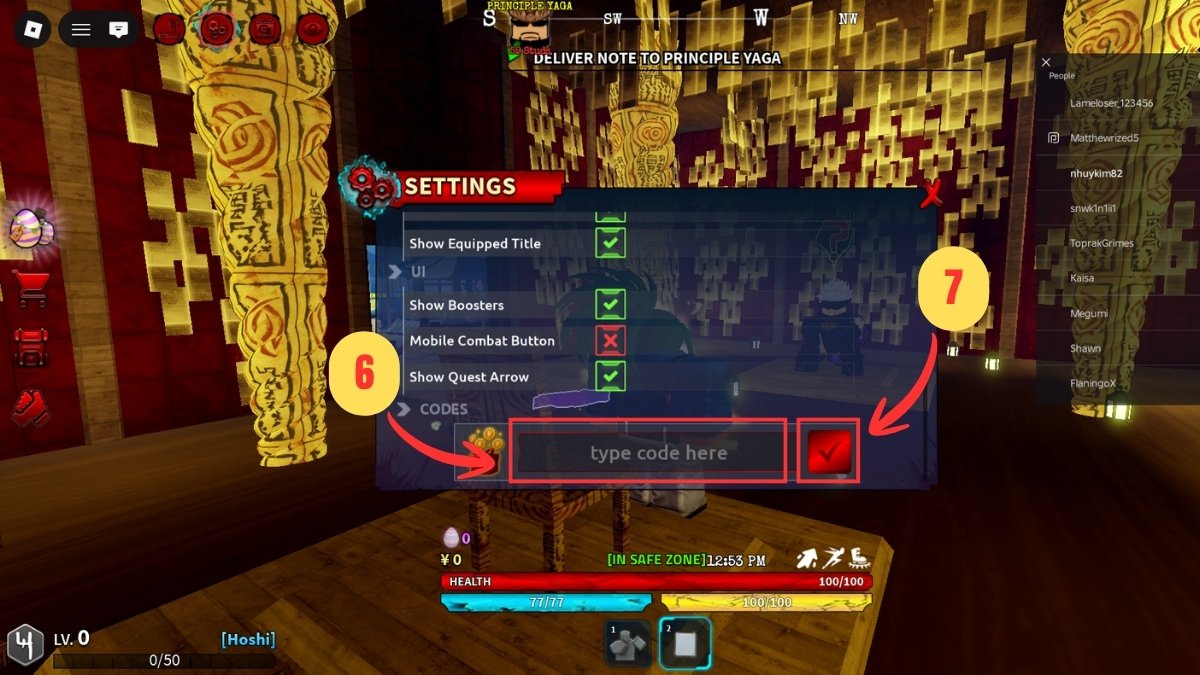This screenshot has height=675, width=1200.
Task: Toggle the Show Boosters checkbox
Action: point(610,305)
